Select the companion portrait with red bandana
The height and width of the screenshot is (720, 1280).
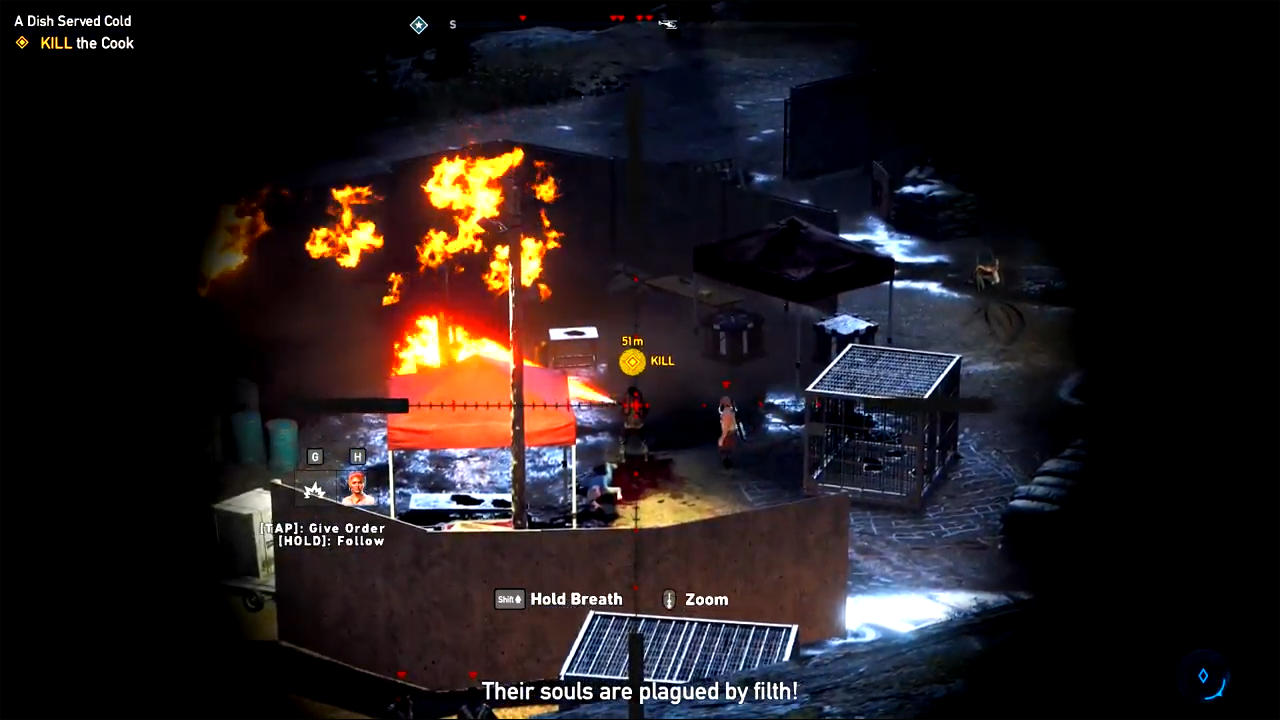coord(357,487)
